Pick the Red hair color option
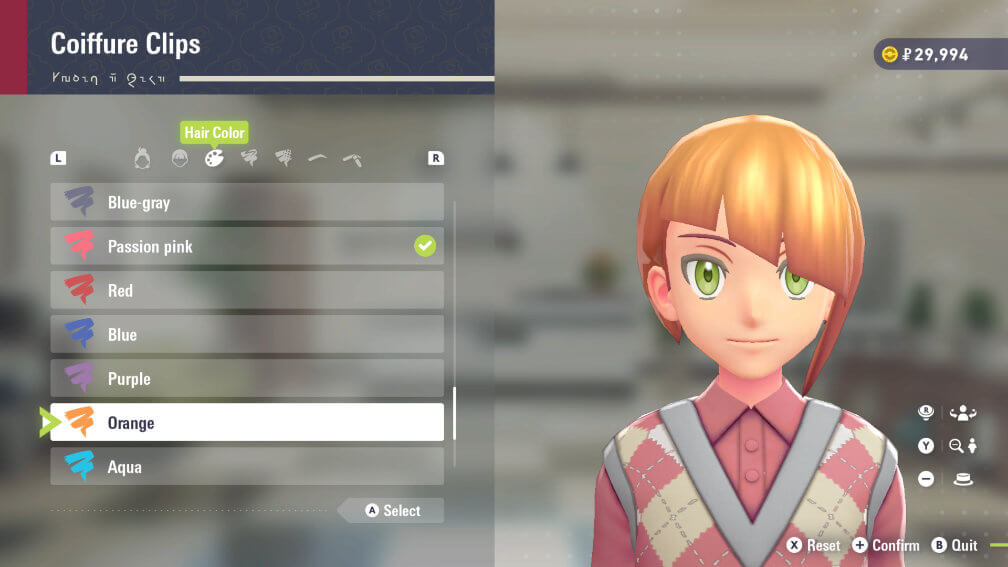 247,290
